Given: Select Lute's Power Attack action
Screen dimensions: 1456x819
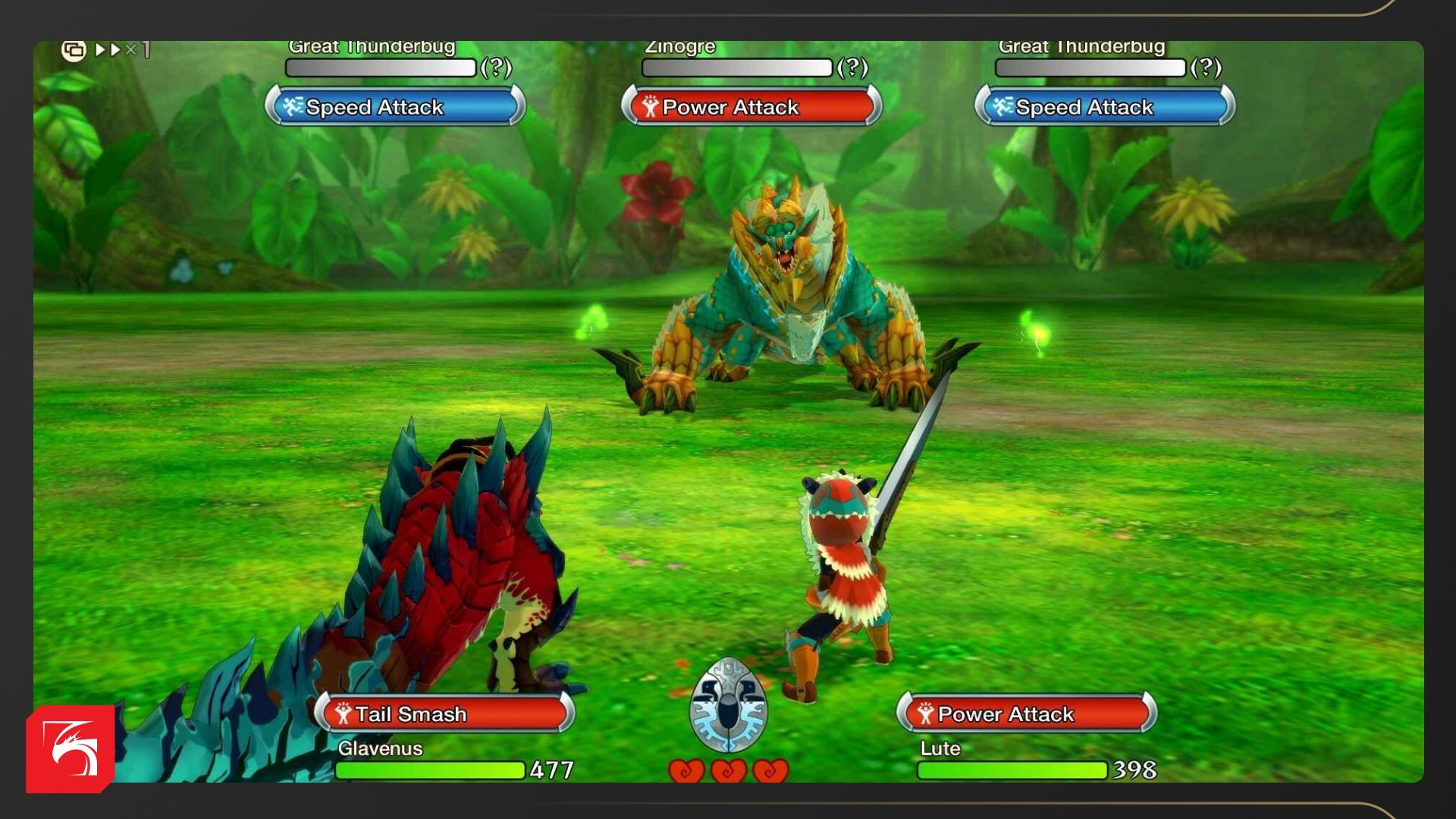Looking at the screenshot, I should tap(1027, 714).
